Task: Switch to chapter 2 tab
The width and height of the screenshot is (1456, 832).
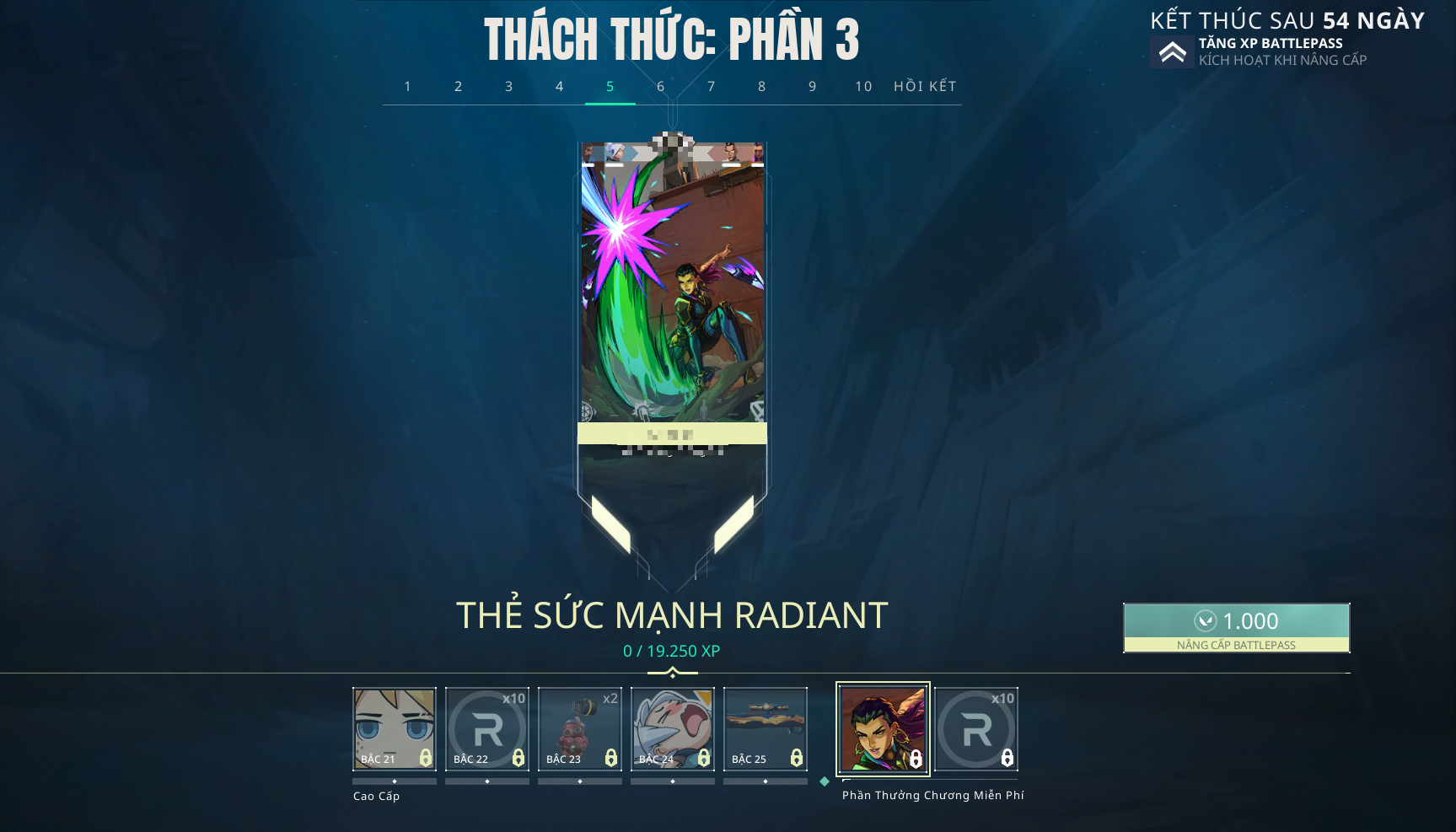Action: [459, 87]
